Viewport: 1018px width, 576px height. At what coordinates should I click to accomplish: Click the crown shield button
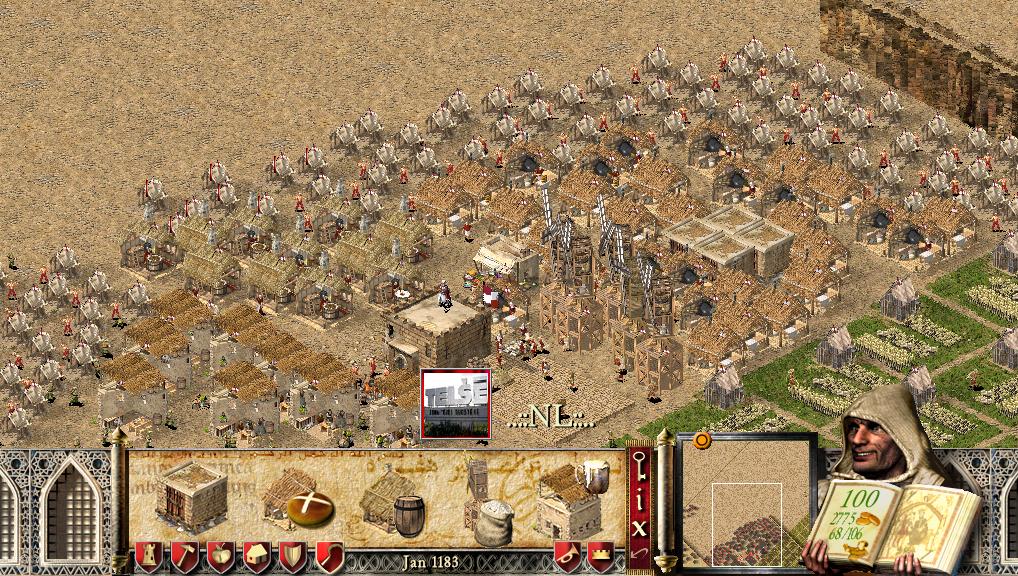[601, 556]
